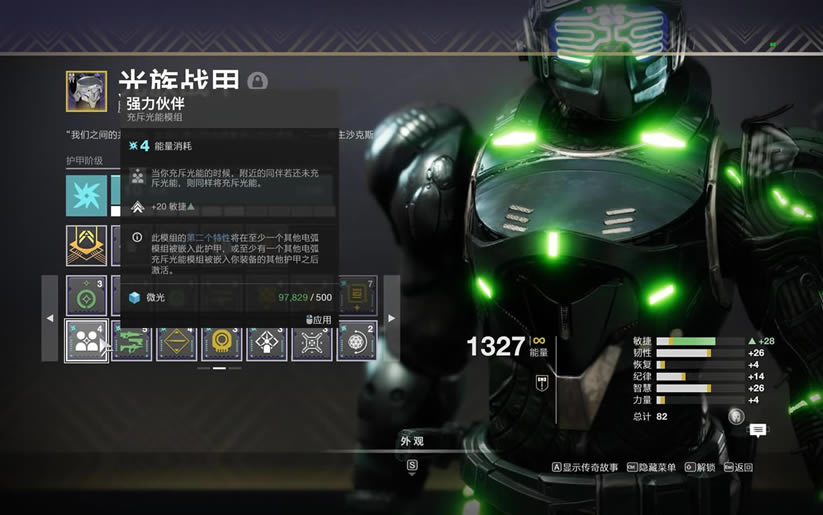Choose the yellow square mod costing 7
Image resolution: width=823 pixels, height=515 pixels.
pos(357,296)
